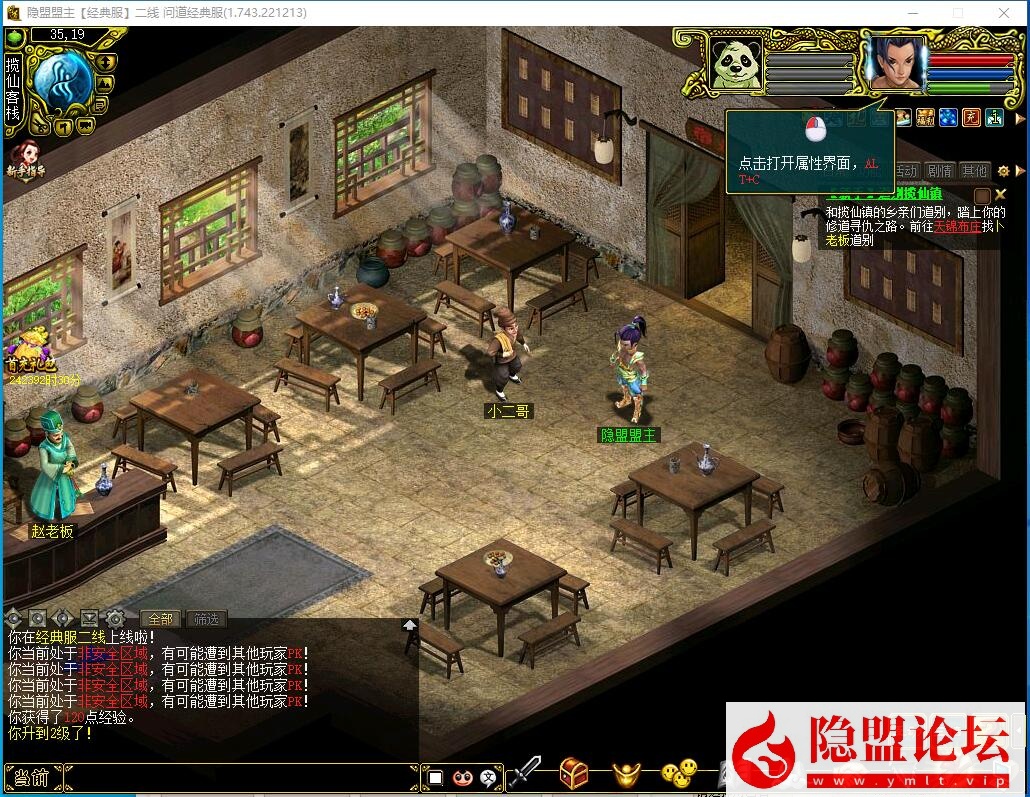The height and width of the screenshot is (797, 1030).
Task: Open the chat emoji face picker
Action: (x=462, y=777)
